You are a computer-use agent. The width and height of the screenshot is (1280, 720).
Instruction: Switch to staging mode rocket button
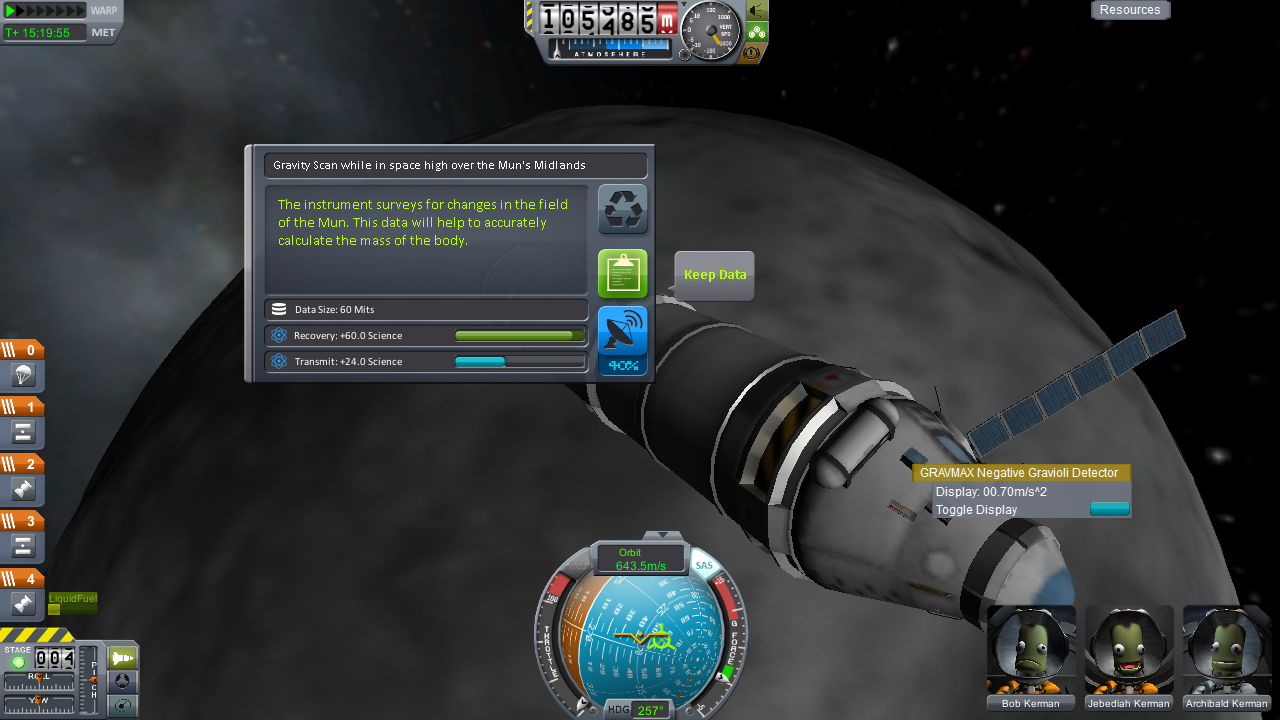pos(122,658)
